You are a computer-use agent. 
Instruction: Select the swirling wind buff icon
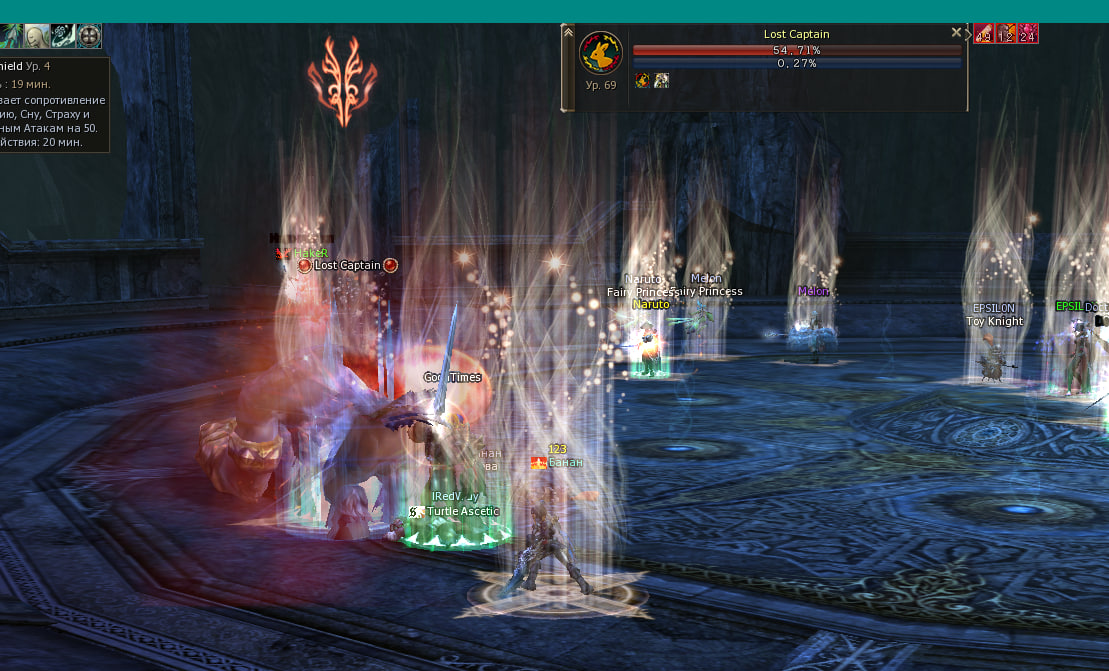(63, 36)
